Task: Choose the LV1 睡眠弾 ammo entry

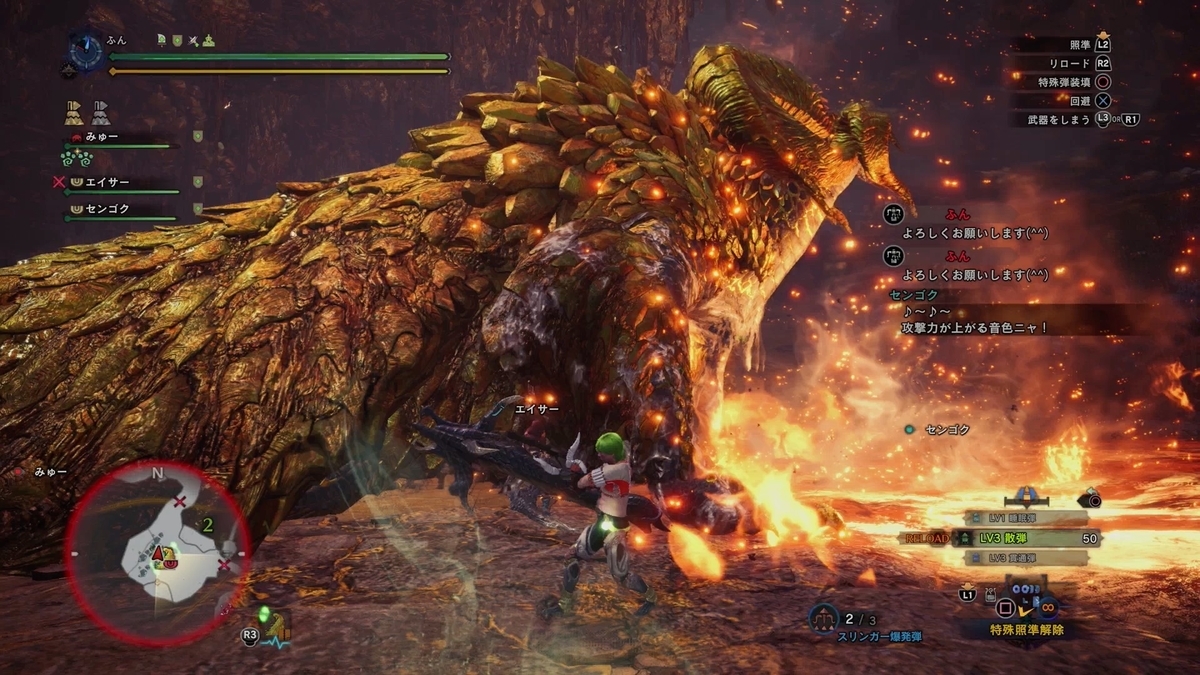Action: 1023,517
